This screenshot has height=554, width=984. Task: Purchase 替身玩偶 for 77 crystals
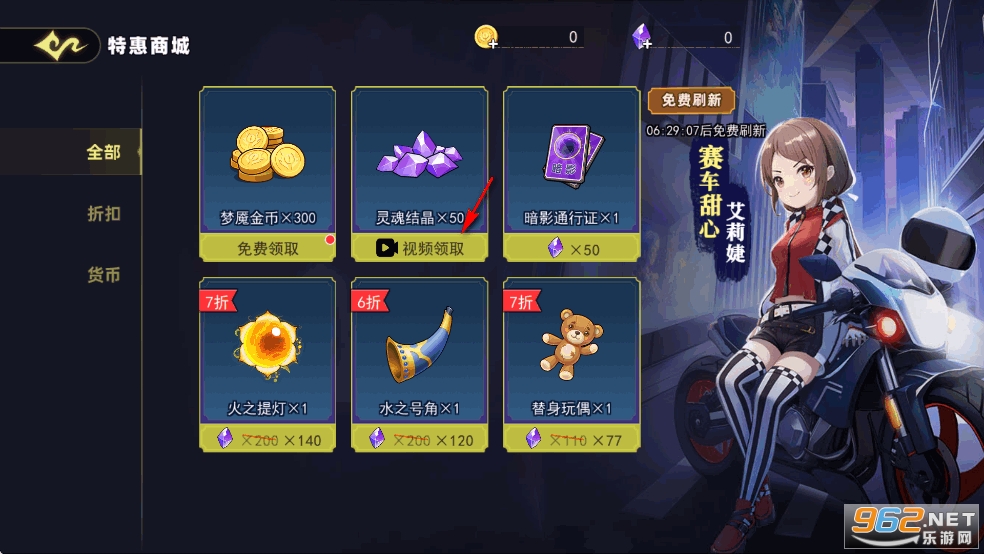(572, 439)
